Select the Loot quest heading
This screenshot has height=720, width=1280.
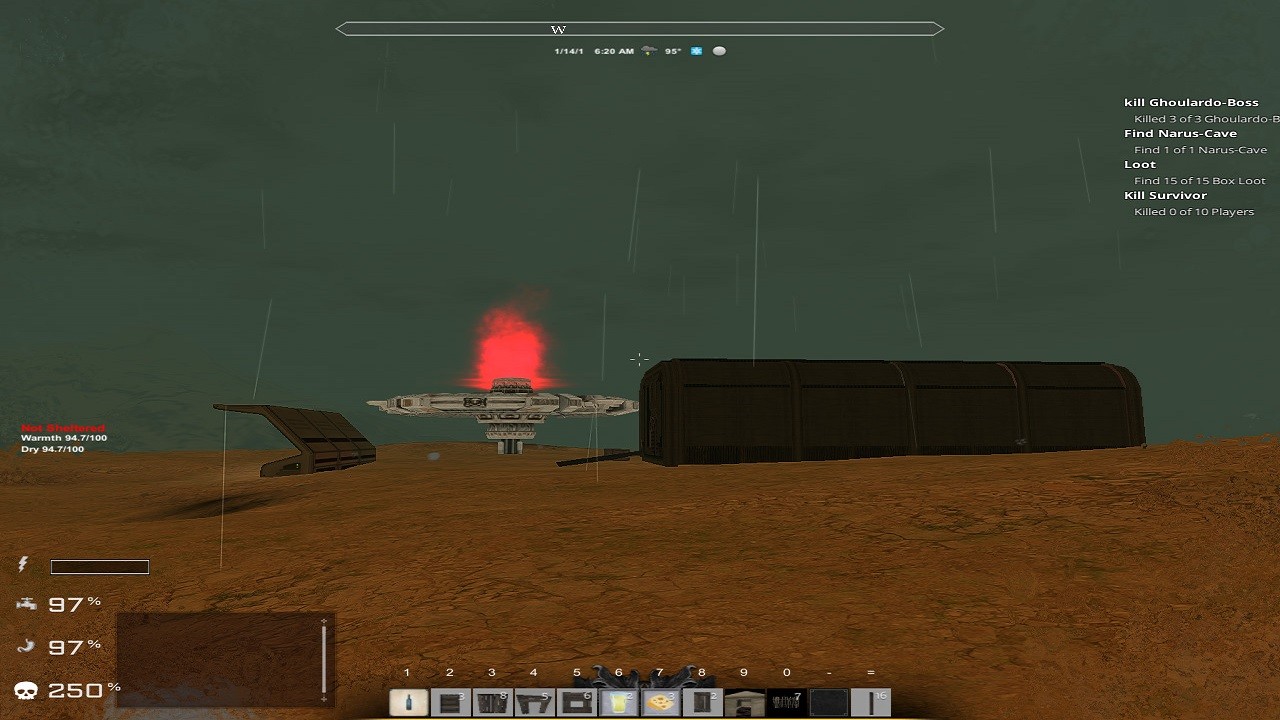click(1138, 163)
